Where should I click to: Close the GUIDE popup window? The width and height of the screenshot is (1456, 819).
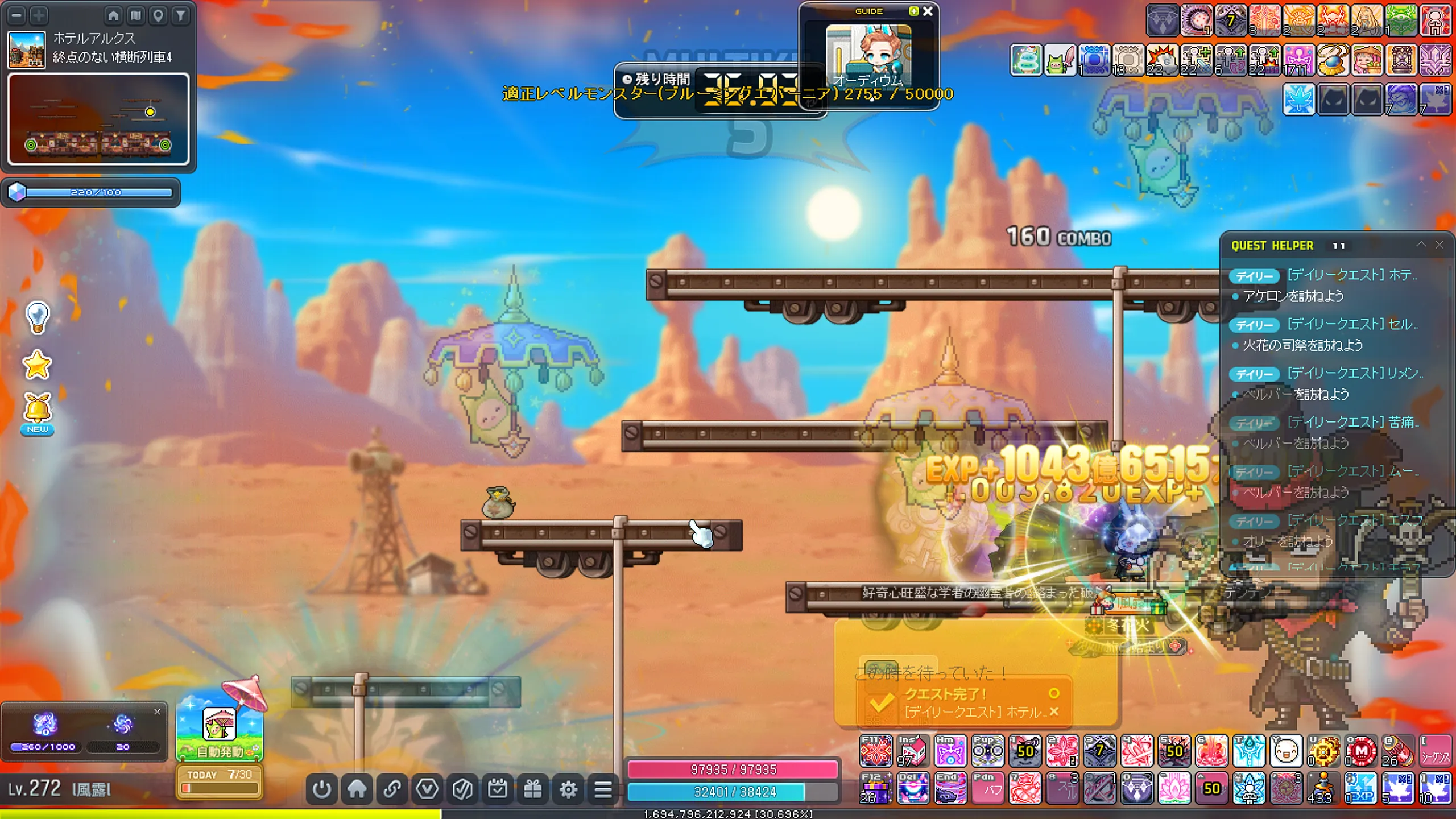coord(928,11)
